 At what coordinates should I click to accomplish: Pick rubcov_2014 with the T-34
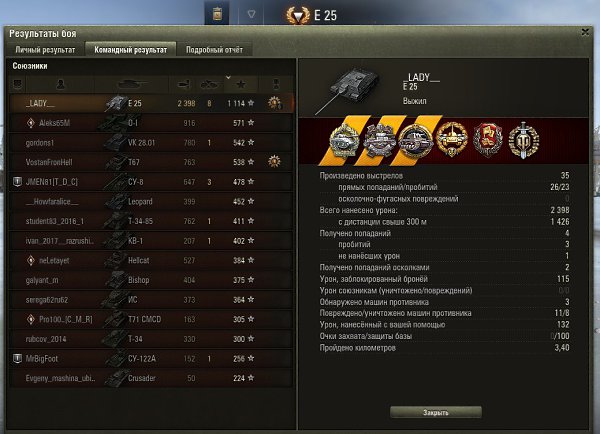150,338
